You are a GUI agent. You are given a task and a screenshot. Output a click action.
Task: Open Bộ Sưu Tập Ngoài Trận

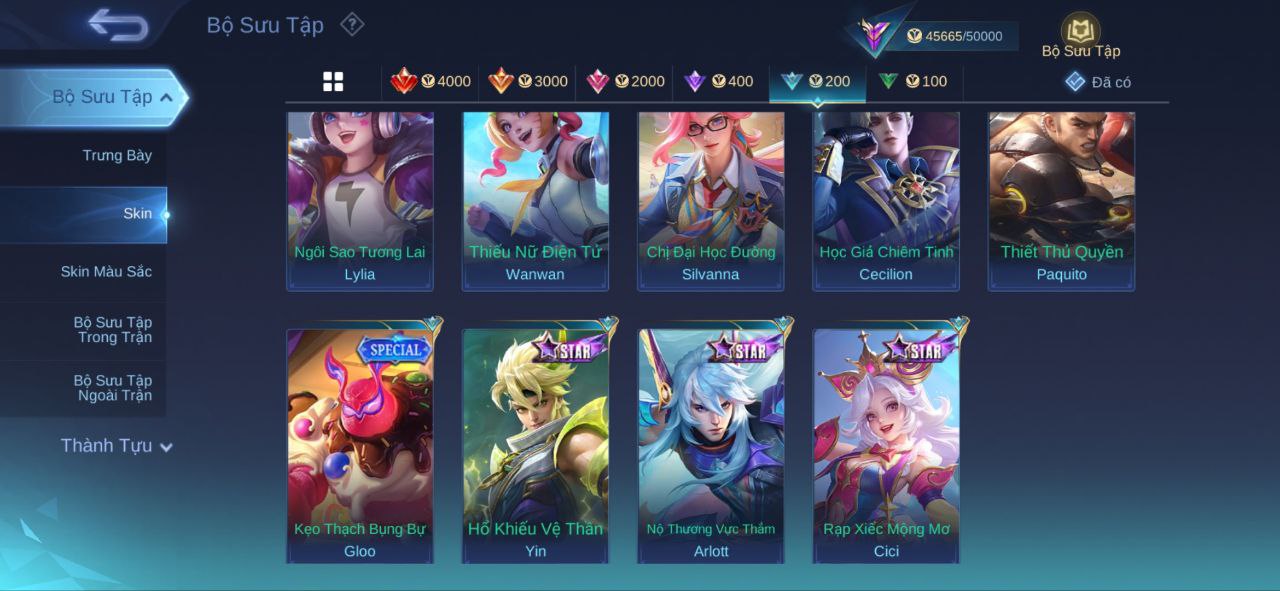pos(112,388)
